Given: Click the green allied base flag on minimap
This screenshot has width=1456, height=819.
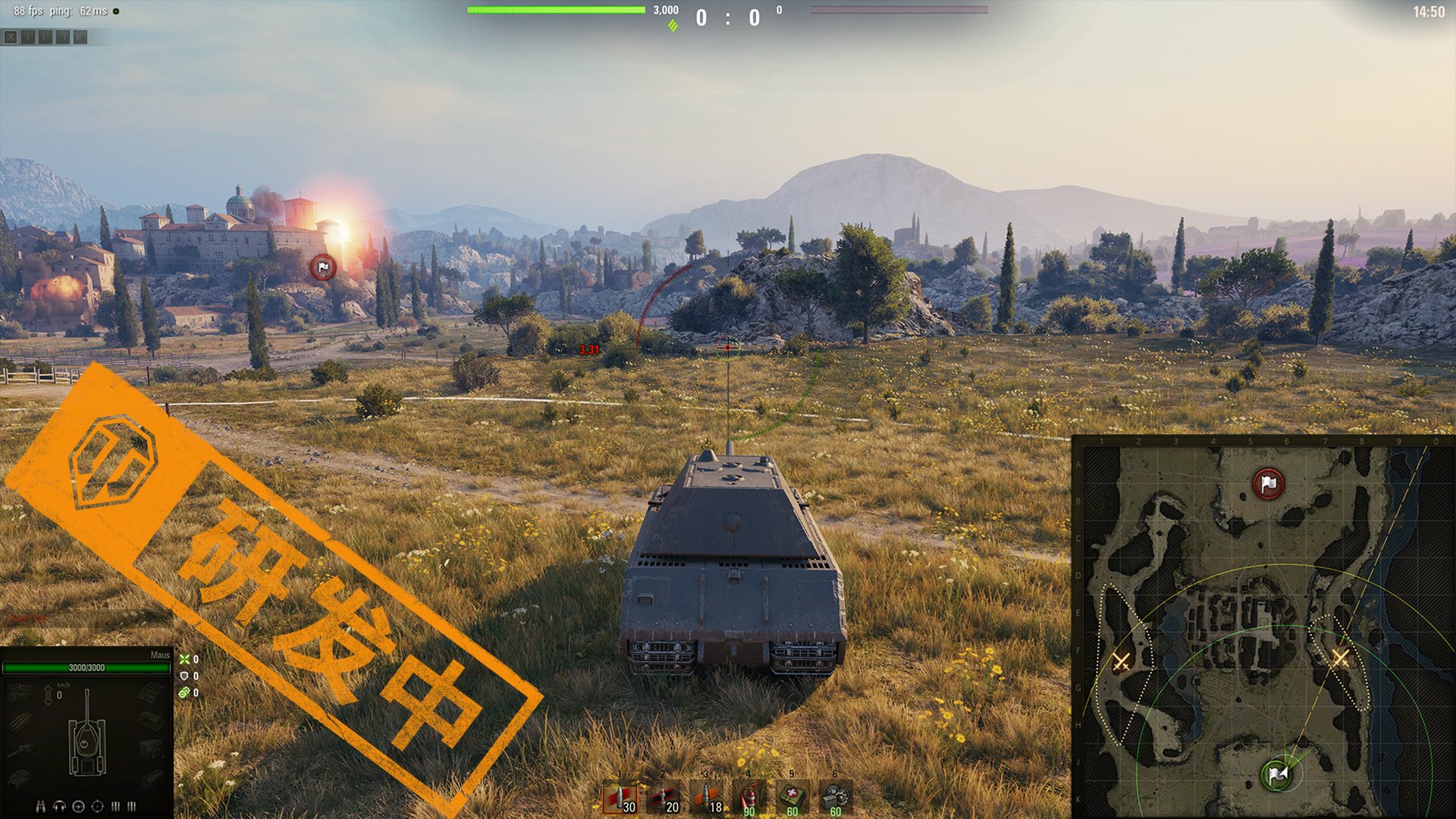Looking at the screenshot, I should 1279,774.
